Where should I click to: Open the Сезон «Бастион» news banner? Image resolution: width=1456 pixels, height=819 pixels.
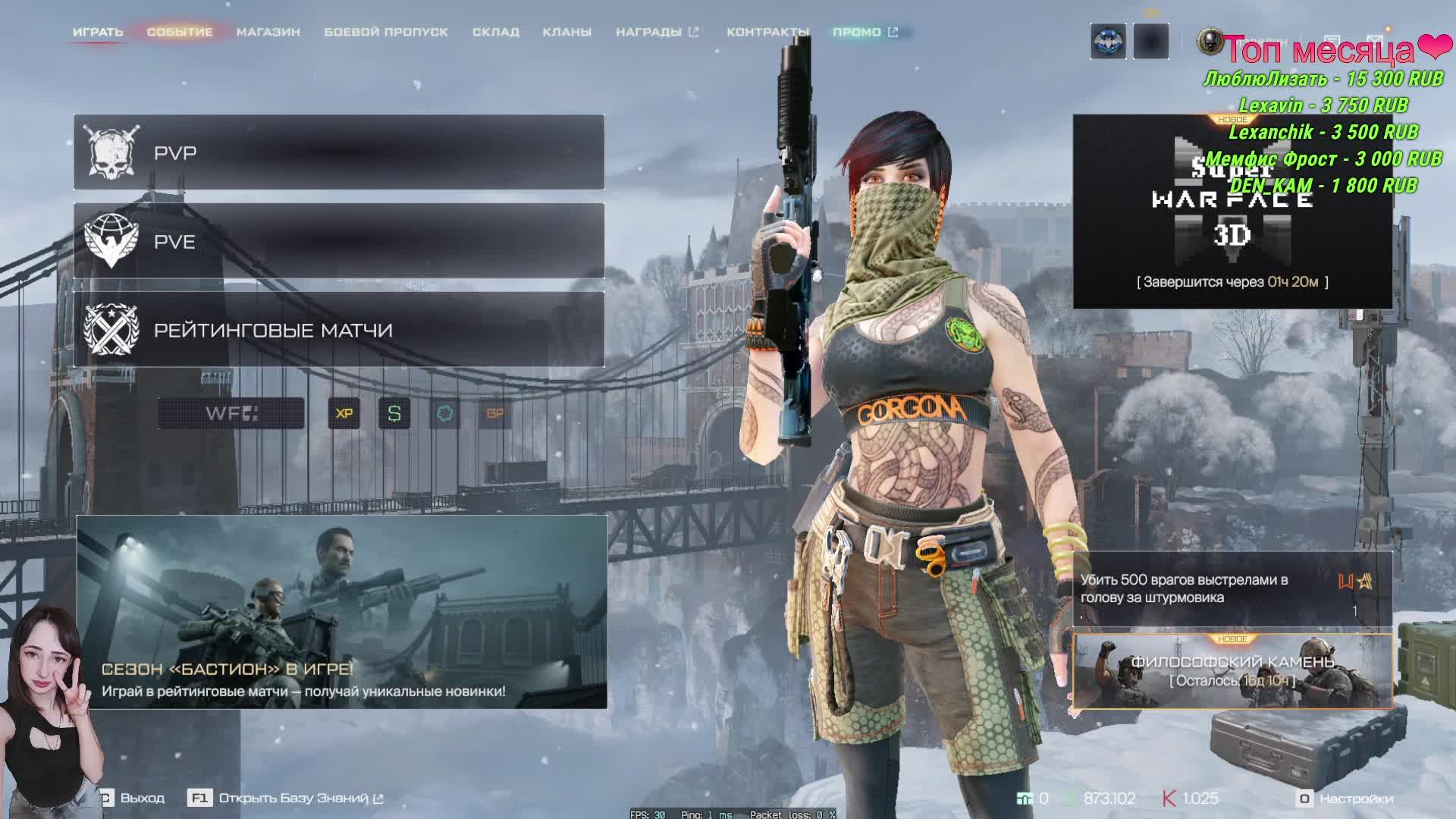[341, 612]
